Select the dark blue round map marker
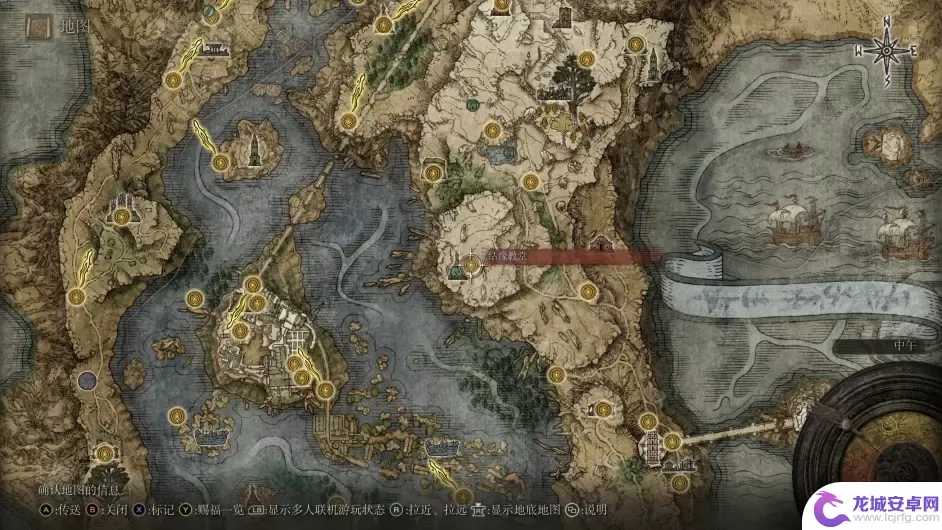This screenshot has width=942, height=530. pyautogui.click(x=88, y=380)
